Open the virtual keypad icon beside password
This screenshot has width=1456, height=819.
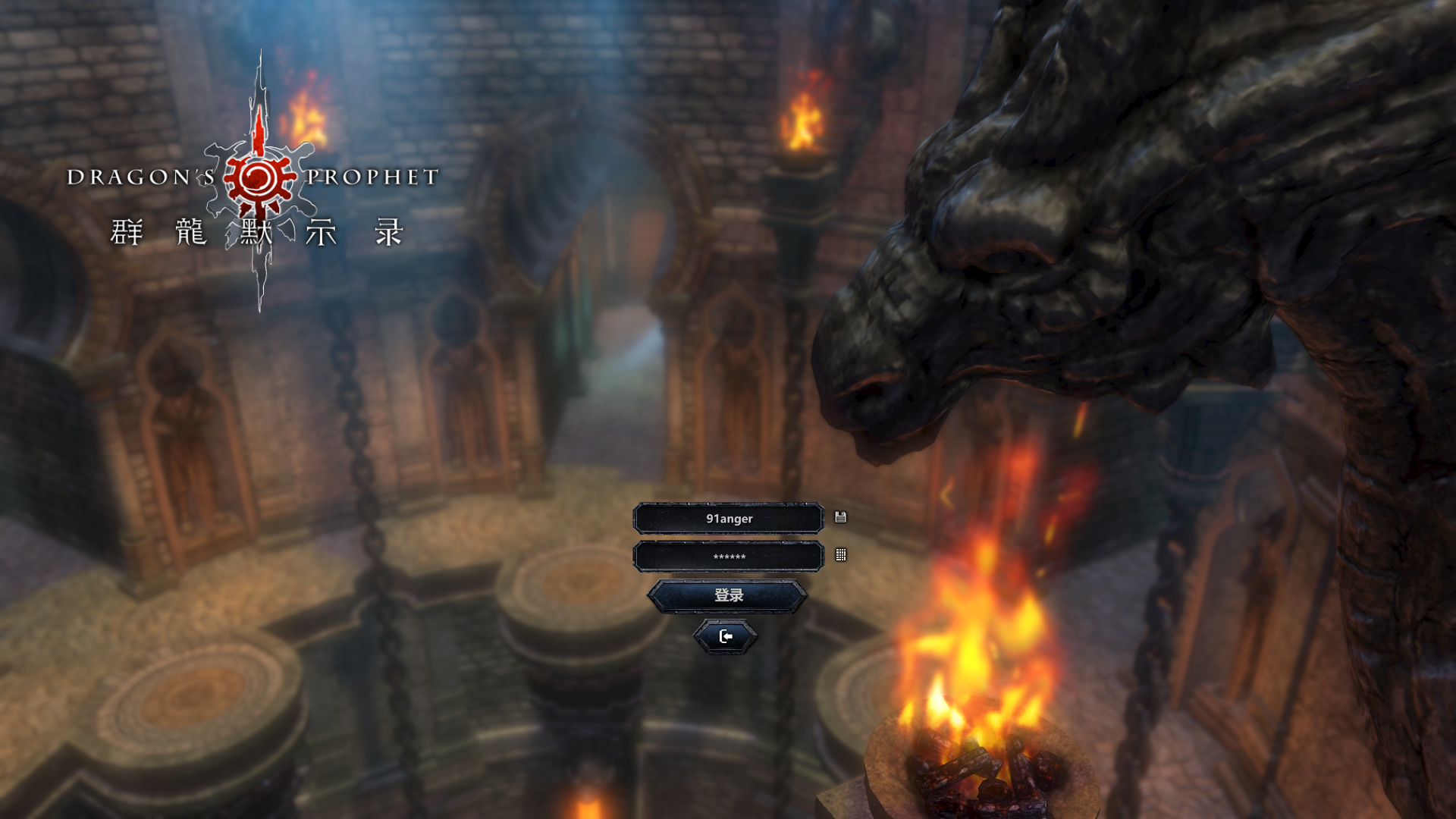pos(840,555)
